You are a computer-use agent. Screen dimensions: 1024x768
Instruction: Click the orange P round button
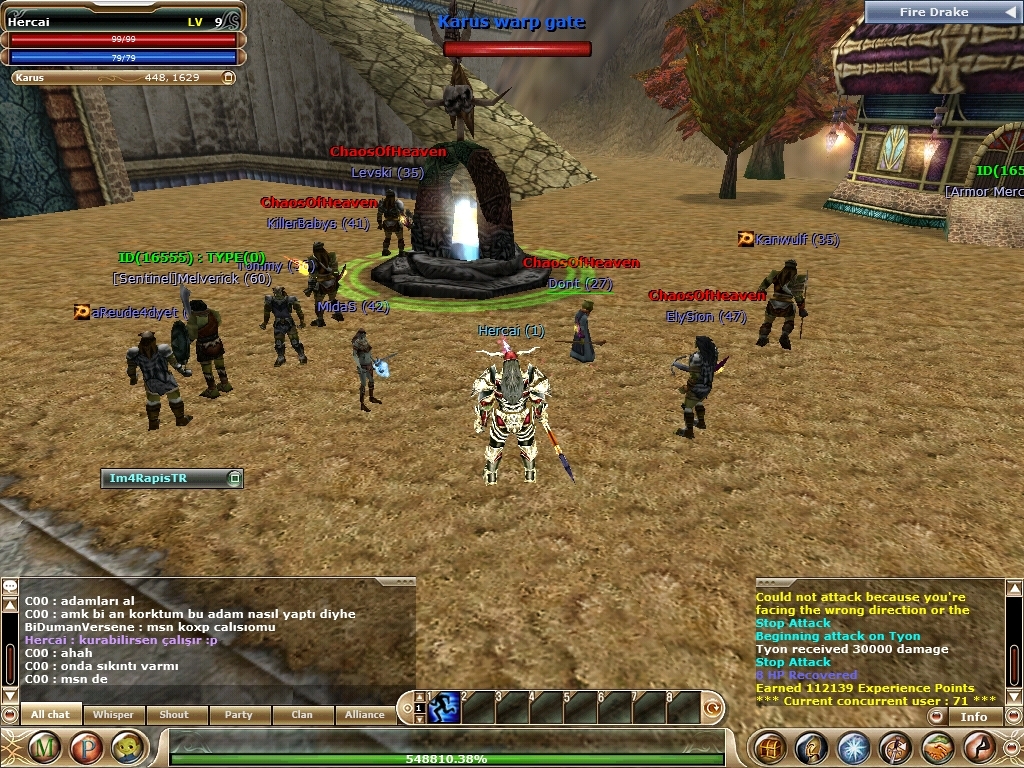click(87, 747)
